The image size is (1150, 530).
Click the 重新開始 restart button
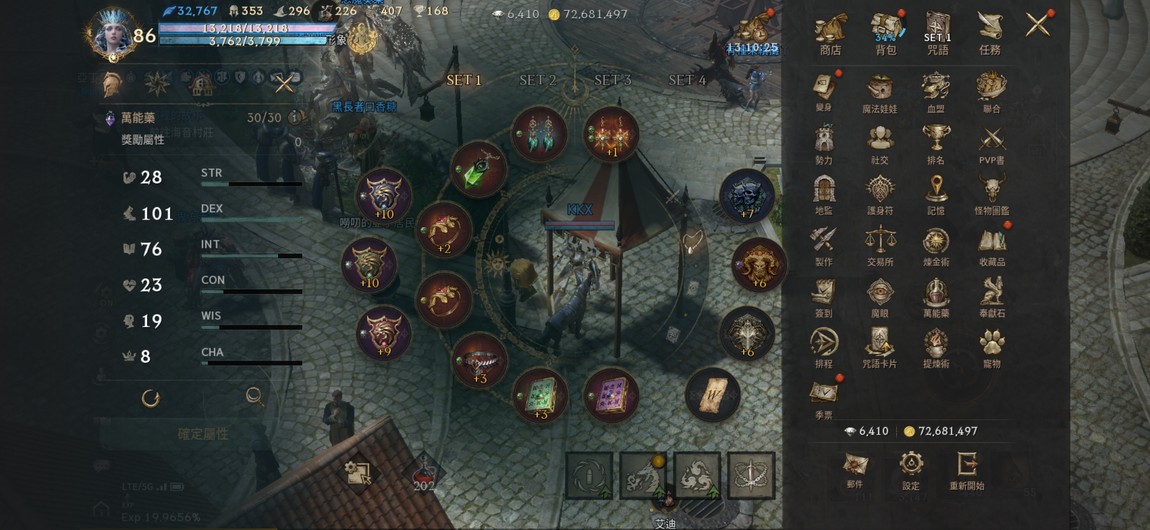point(967,467)
